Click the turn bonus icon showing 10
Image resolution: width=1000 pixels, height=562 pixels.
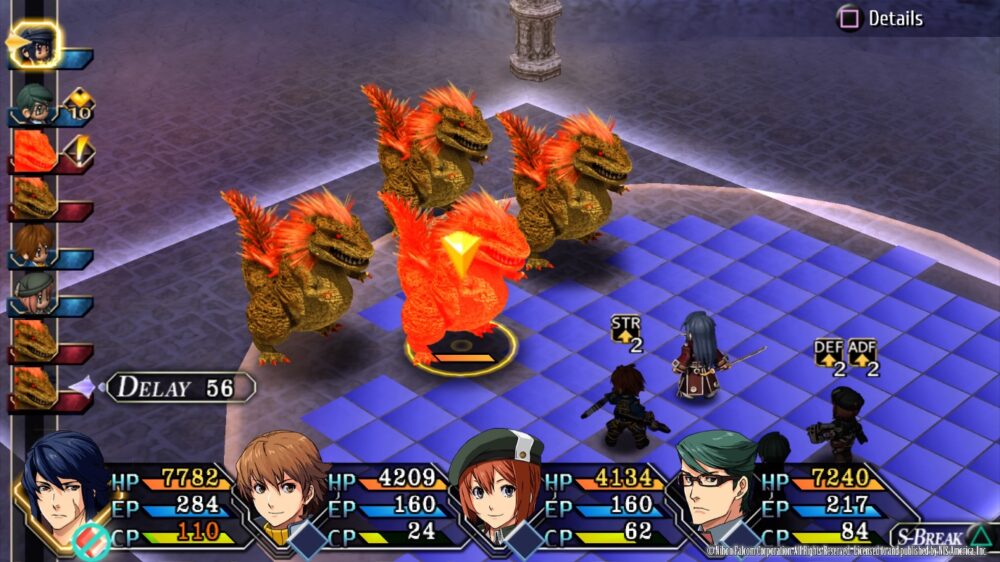pos(78,103)
